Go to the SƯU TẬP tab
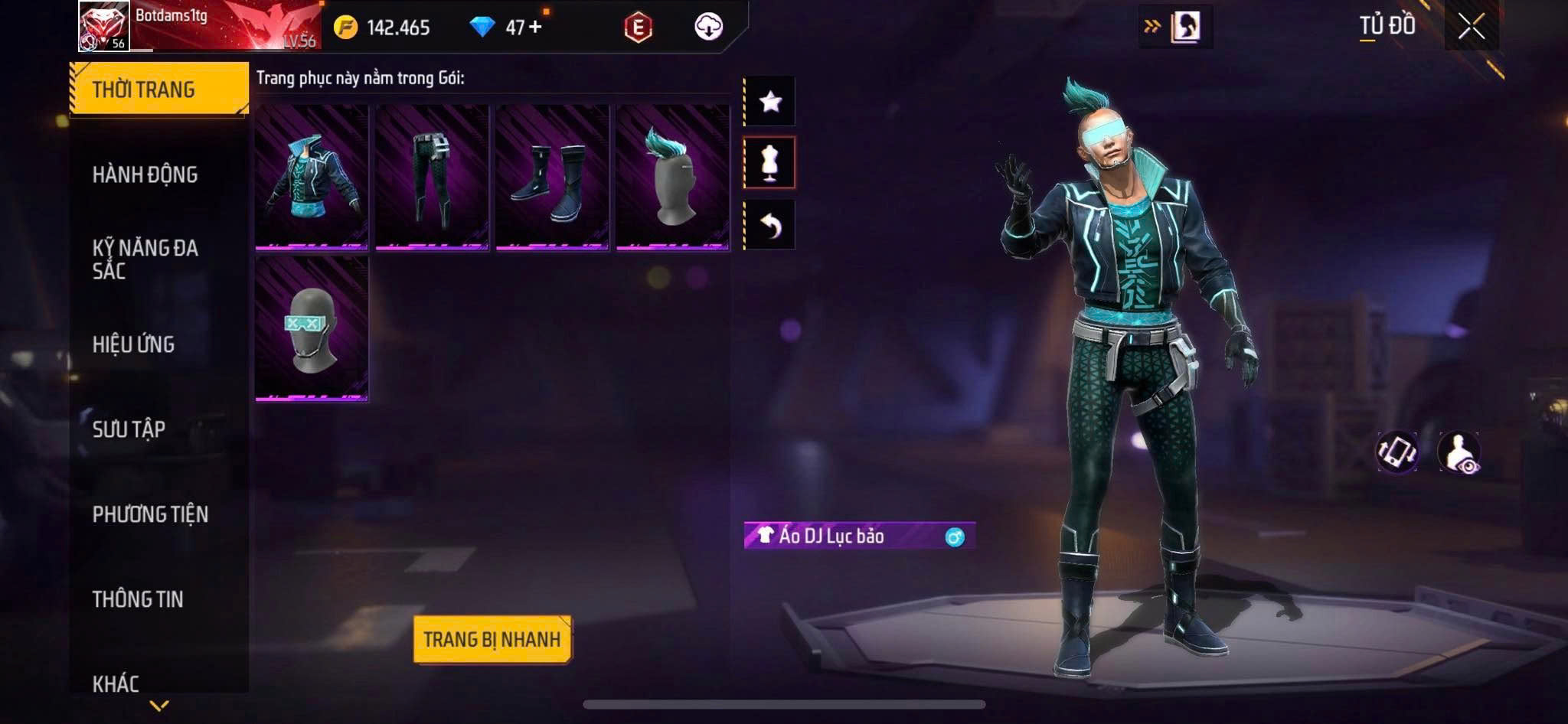 pos(129,429)
